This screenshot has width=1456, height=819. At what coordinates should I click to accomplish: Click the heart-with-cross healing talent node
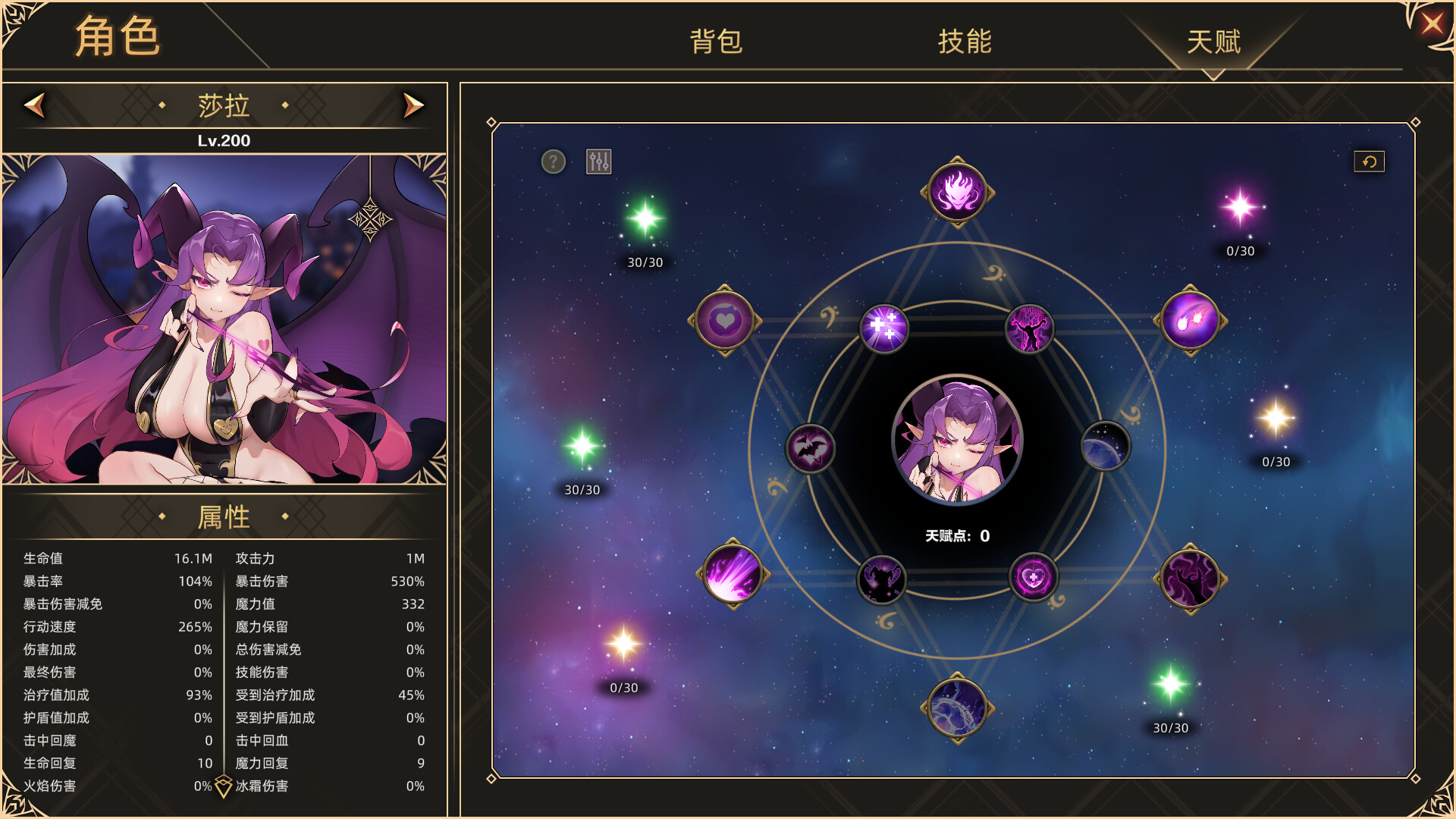click(x=1033, y=578)
